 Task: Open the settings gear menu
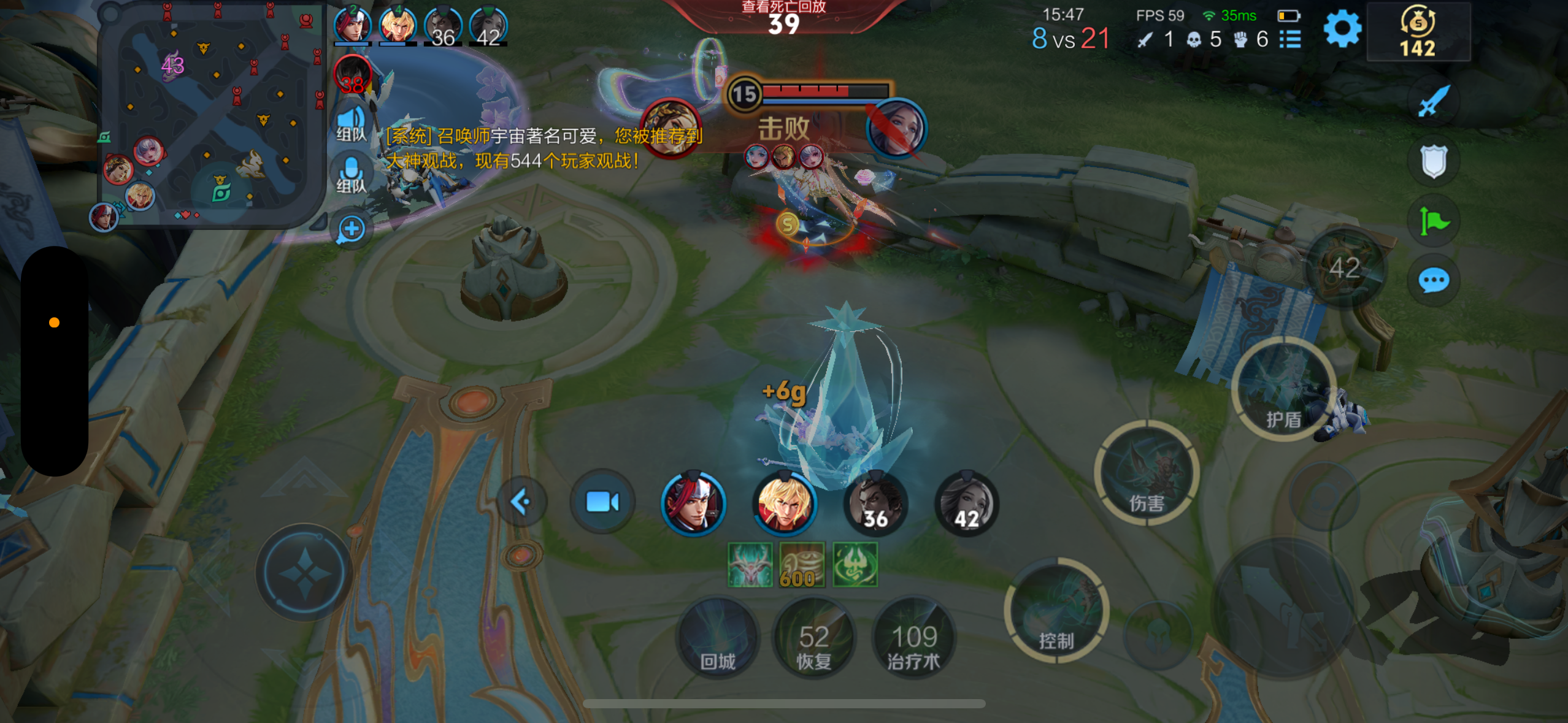pos(1342,29)
